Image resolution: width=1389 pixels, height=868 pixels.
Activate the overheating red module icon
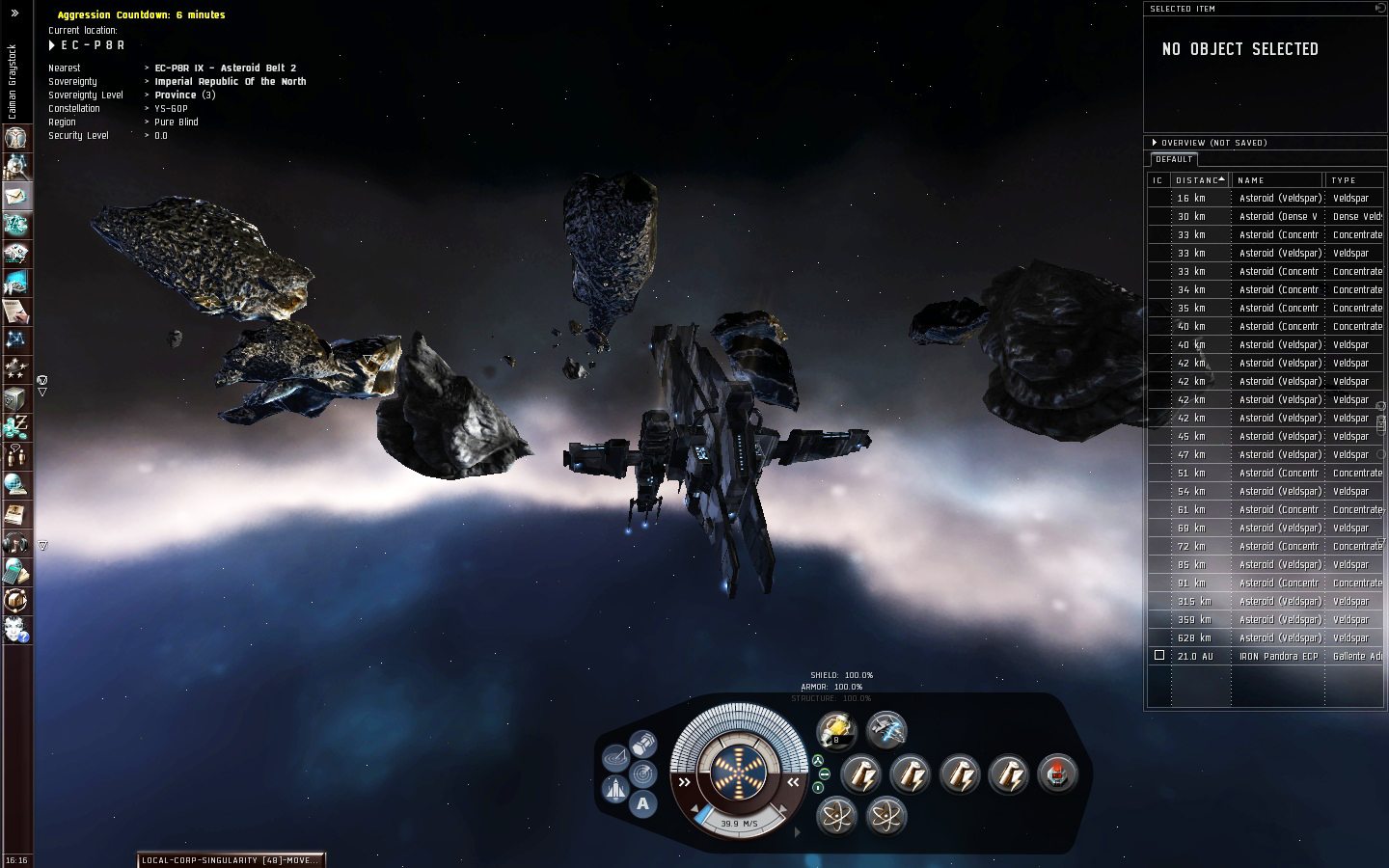click(x=1058, y=773)
